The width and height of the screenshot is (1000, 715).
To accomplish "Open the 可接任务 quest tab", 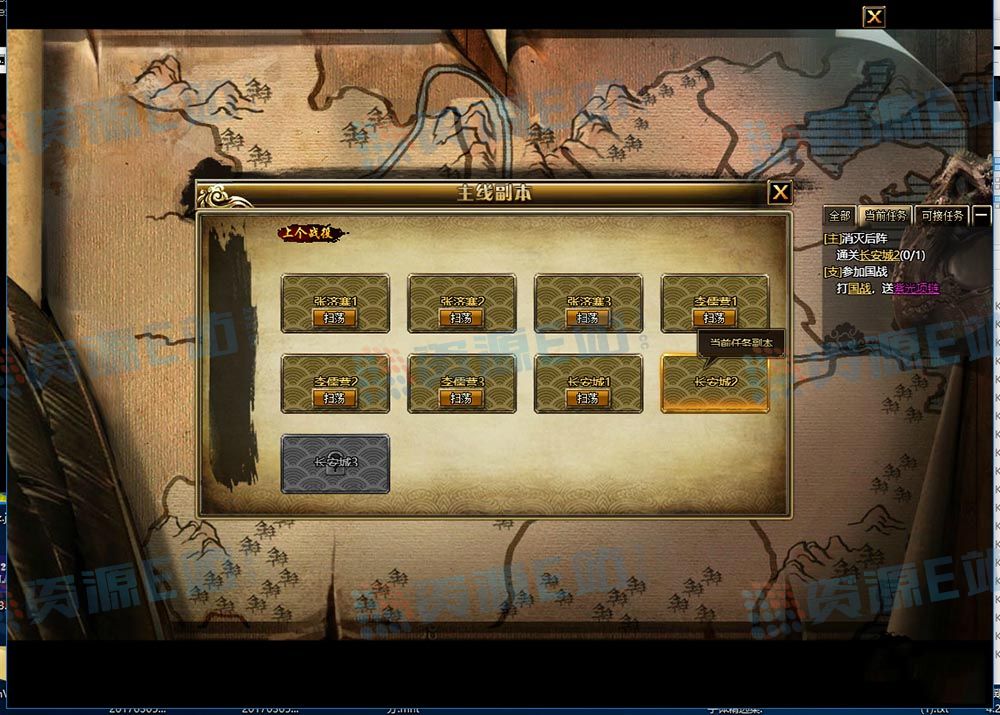I will (x=941, y=216).
